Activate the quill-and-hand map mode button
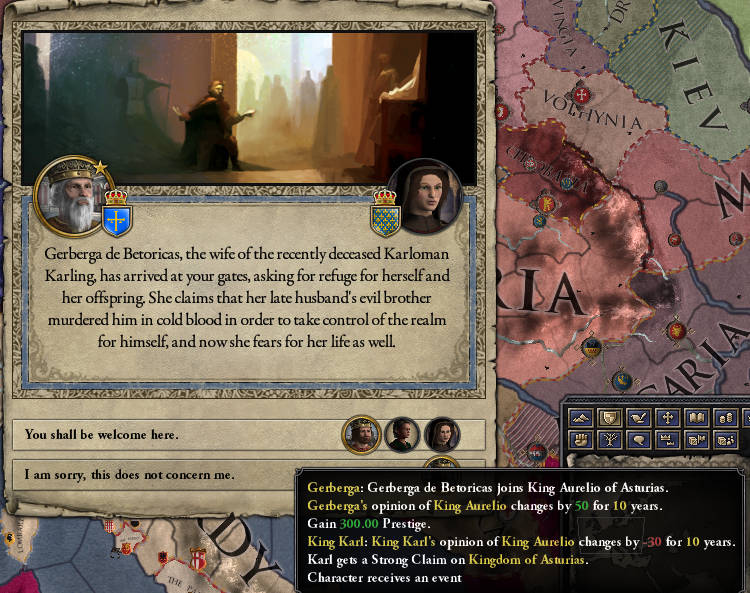 [x=639, y=417]
